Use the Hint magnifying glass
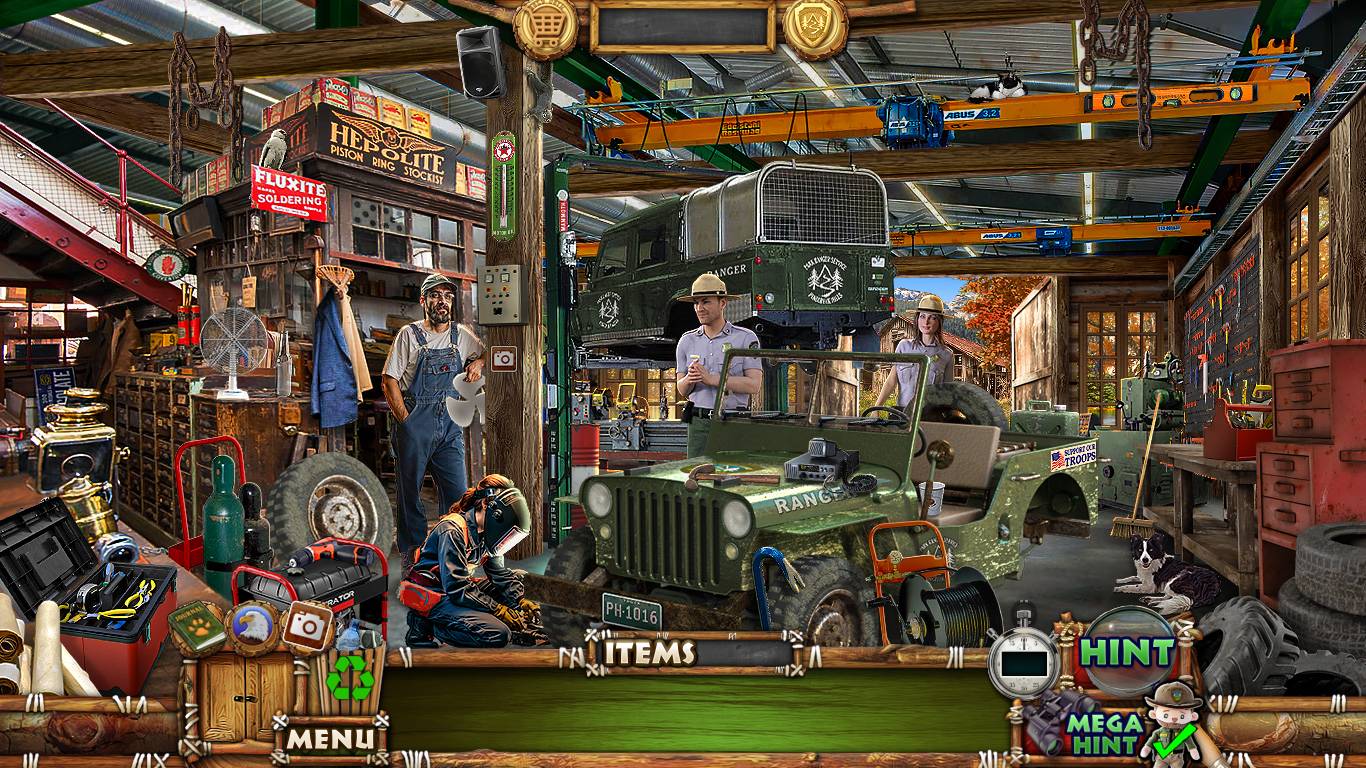Image resolution: width=1366 pixels, height=768 pixels. 1128,651
